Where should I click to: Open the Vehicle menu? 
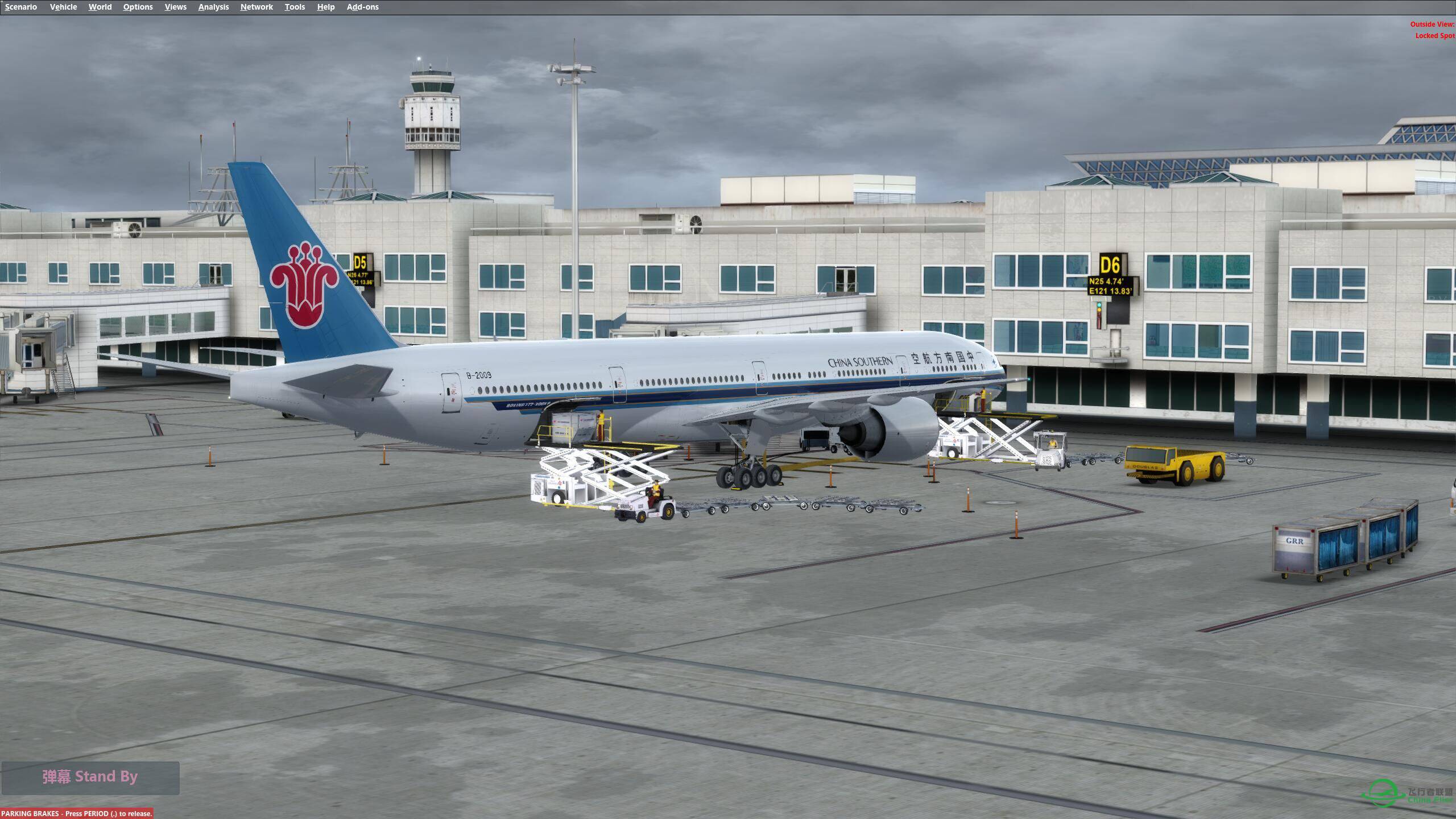point(63,6)
